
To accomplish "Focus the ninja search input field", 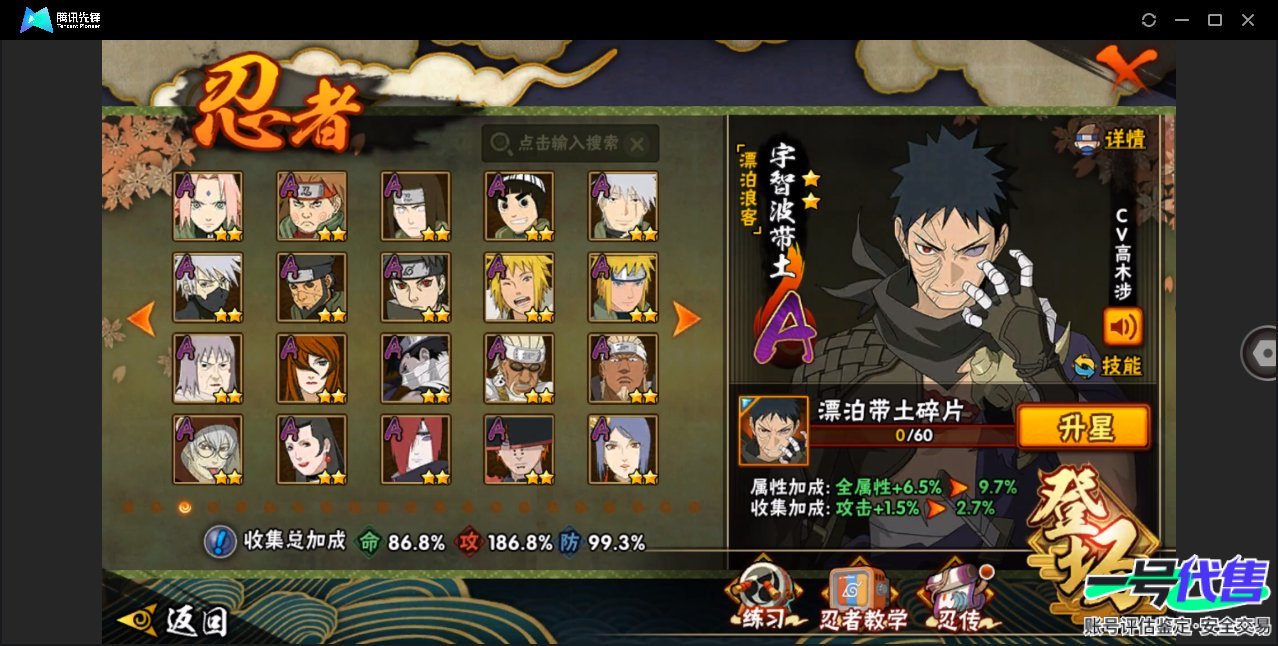I will point(570,144).
